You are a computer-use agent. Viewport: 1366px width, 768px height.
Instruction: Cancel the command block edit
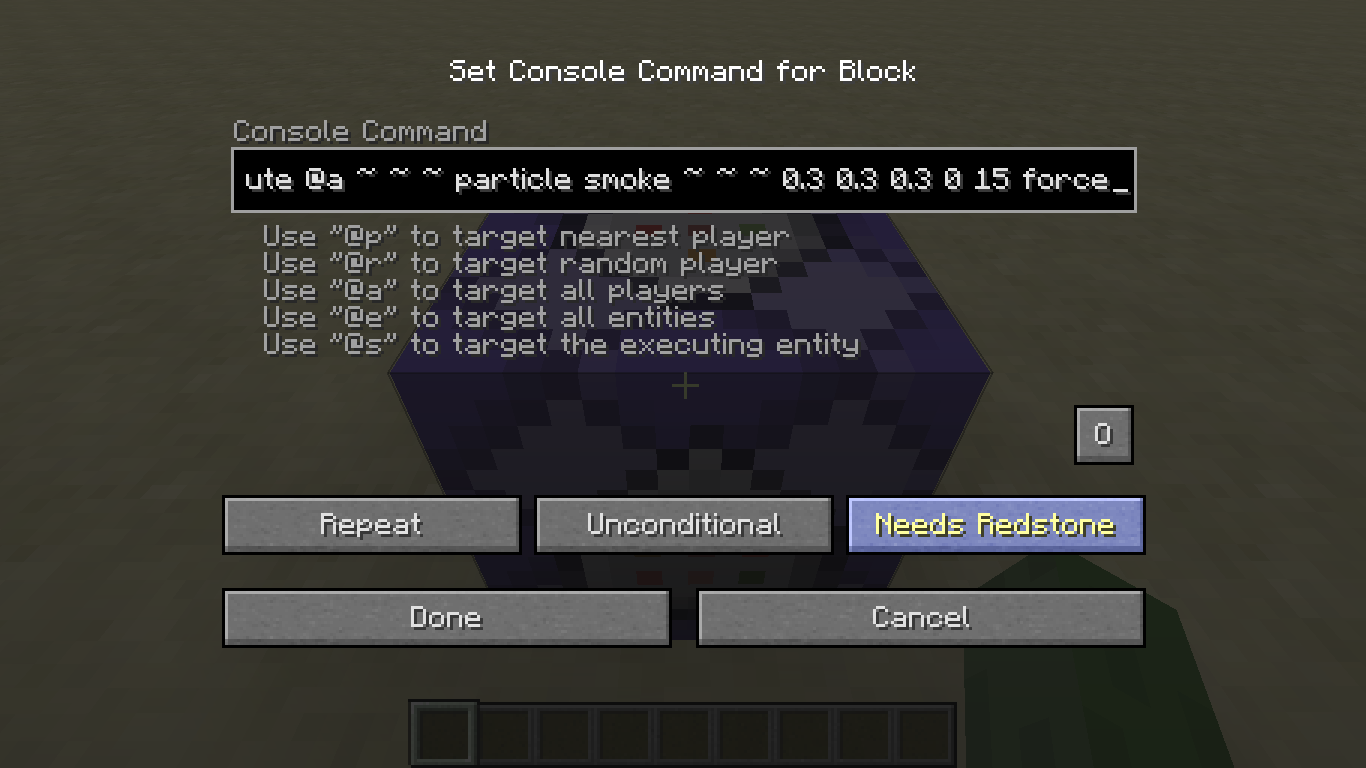pyautogui.click(x=921, y=617)
